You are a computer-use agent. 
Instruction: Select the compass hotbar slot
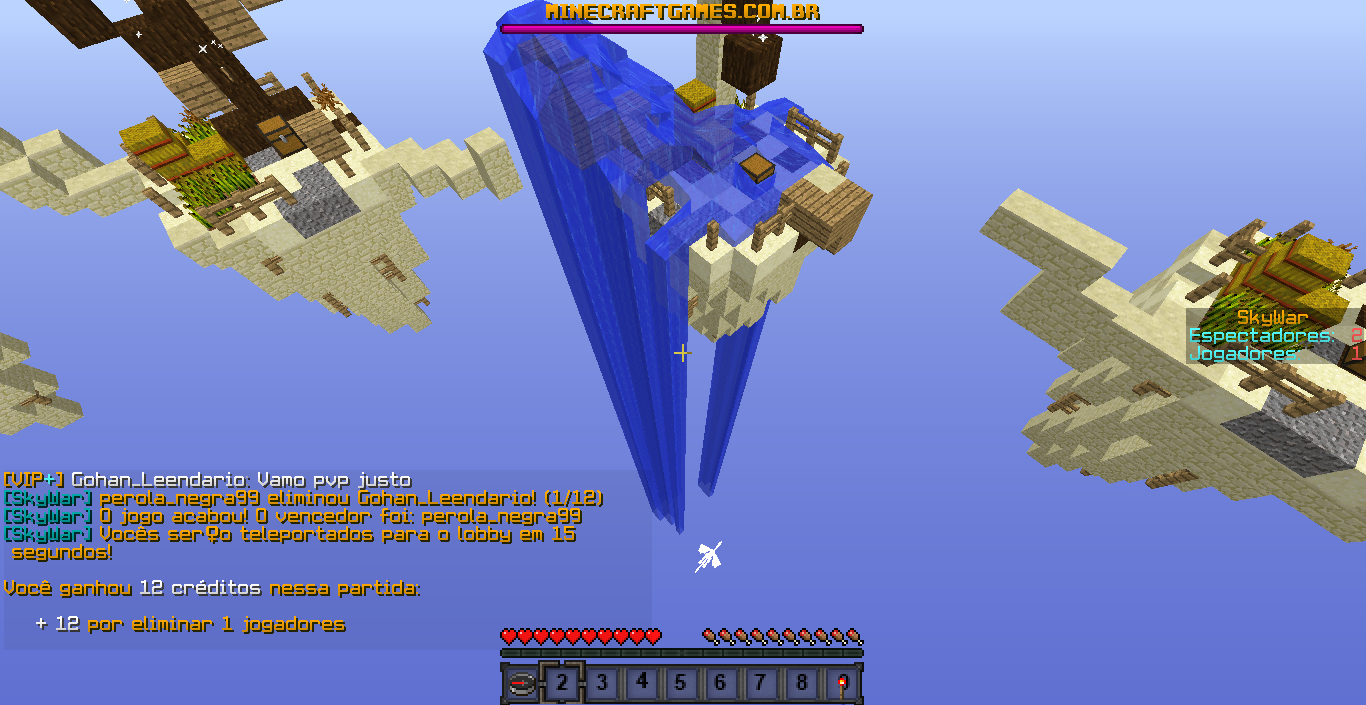click(x=522, y=684)
